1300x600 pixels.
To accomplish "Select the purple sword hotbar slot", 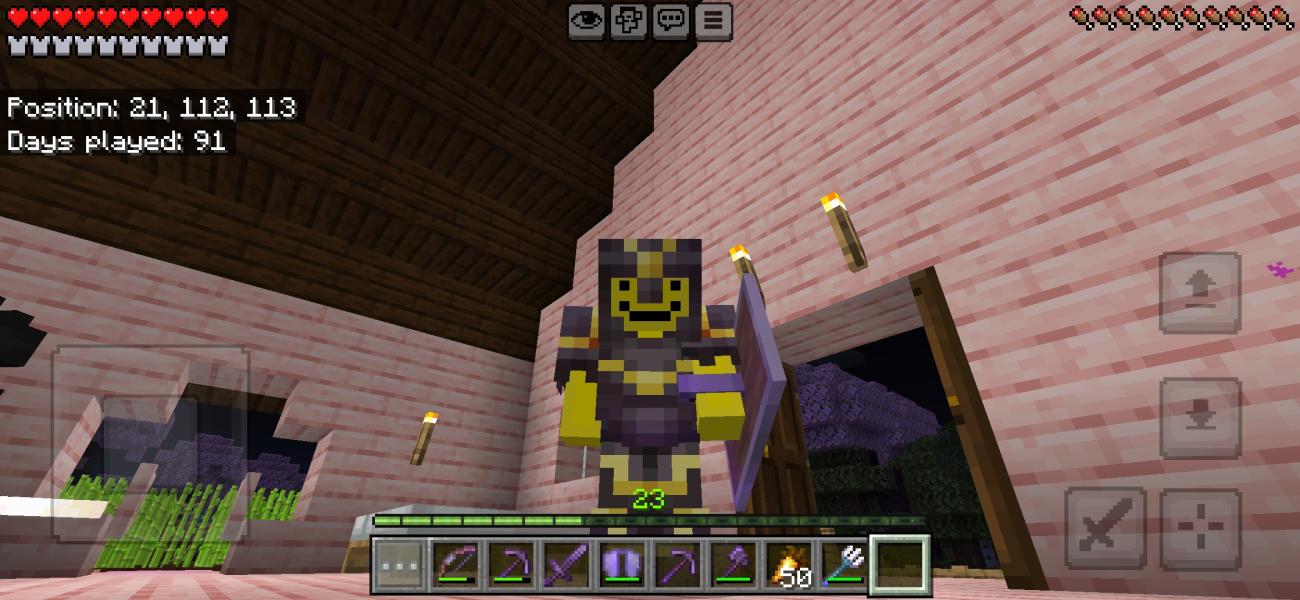I will pos(567,565).
